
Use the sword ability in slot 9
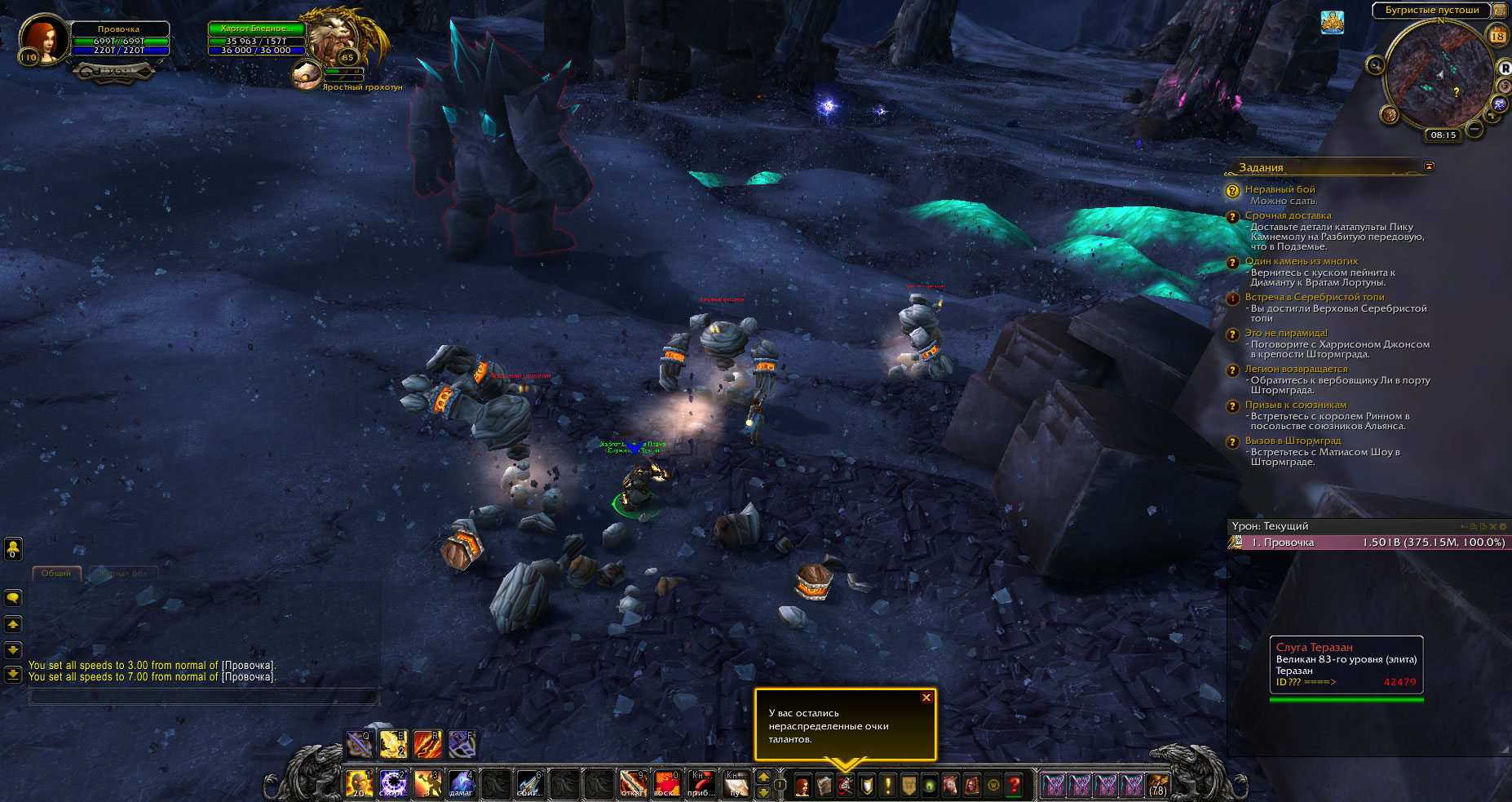pyautogui.click(x=632, y=784)
